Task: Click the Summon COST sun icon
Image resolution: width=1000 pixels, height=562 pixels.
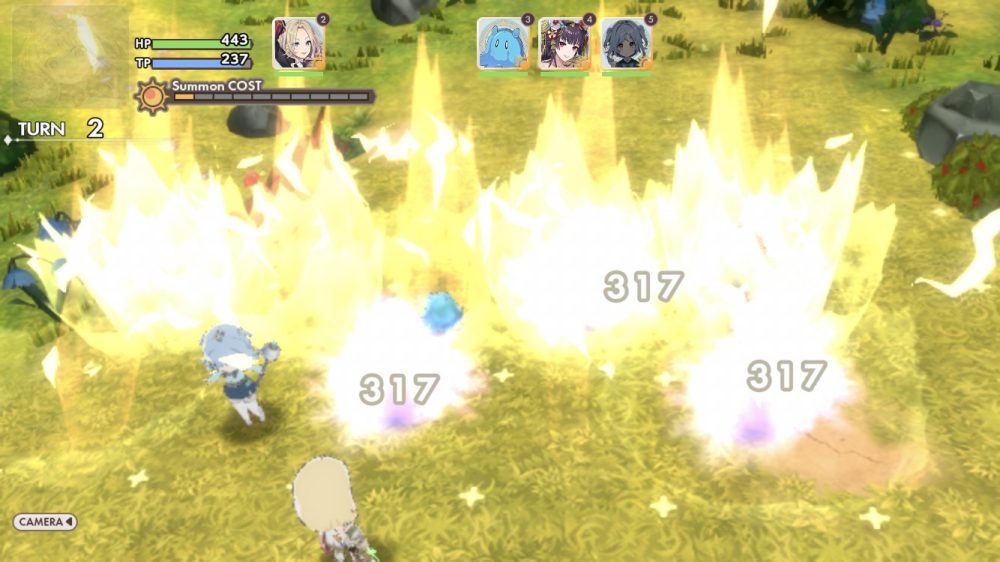Action: pyautogui.click(x=152, y=97)
